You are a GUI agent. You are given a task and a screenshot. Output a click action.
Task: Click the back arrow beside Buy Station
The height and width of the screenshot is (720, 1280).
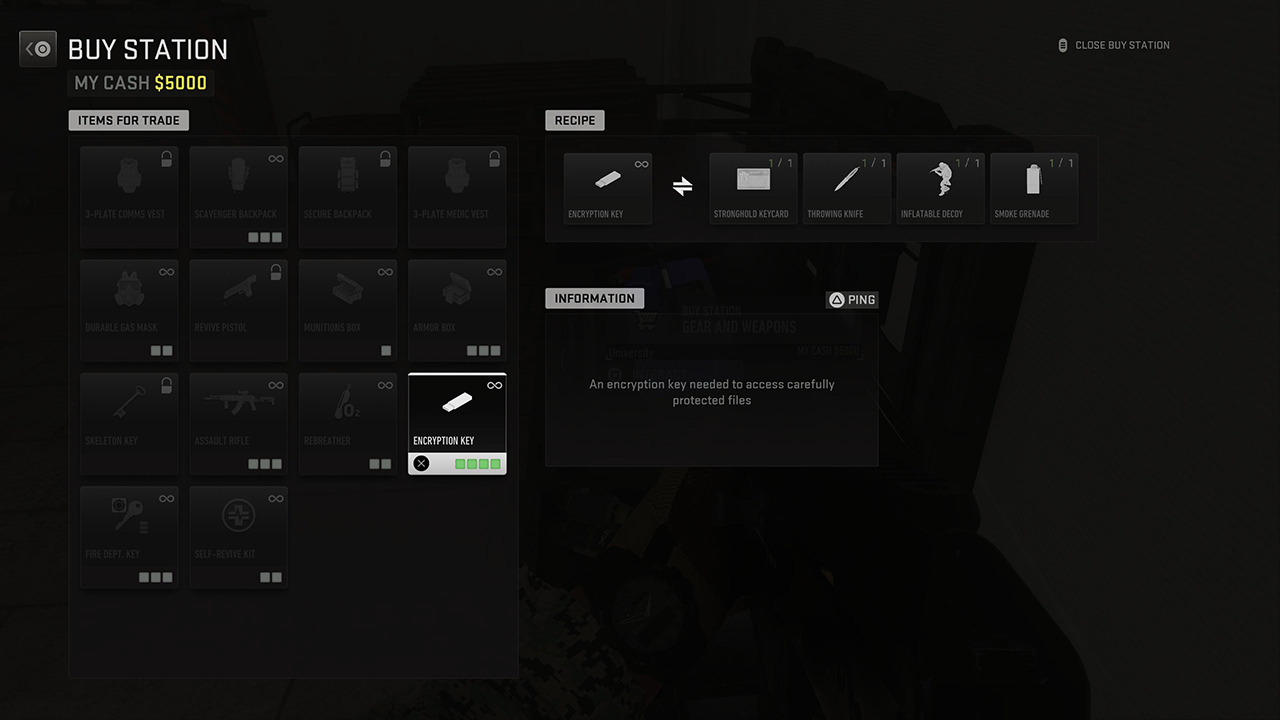point(38,48)
